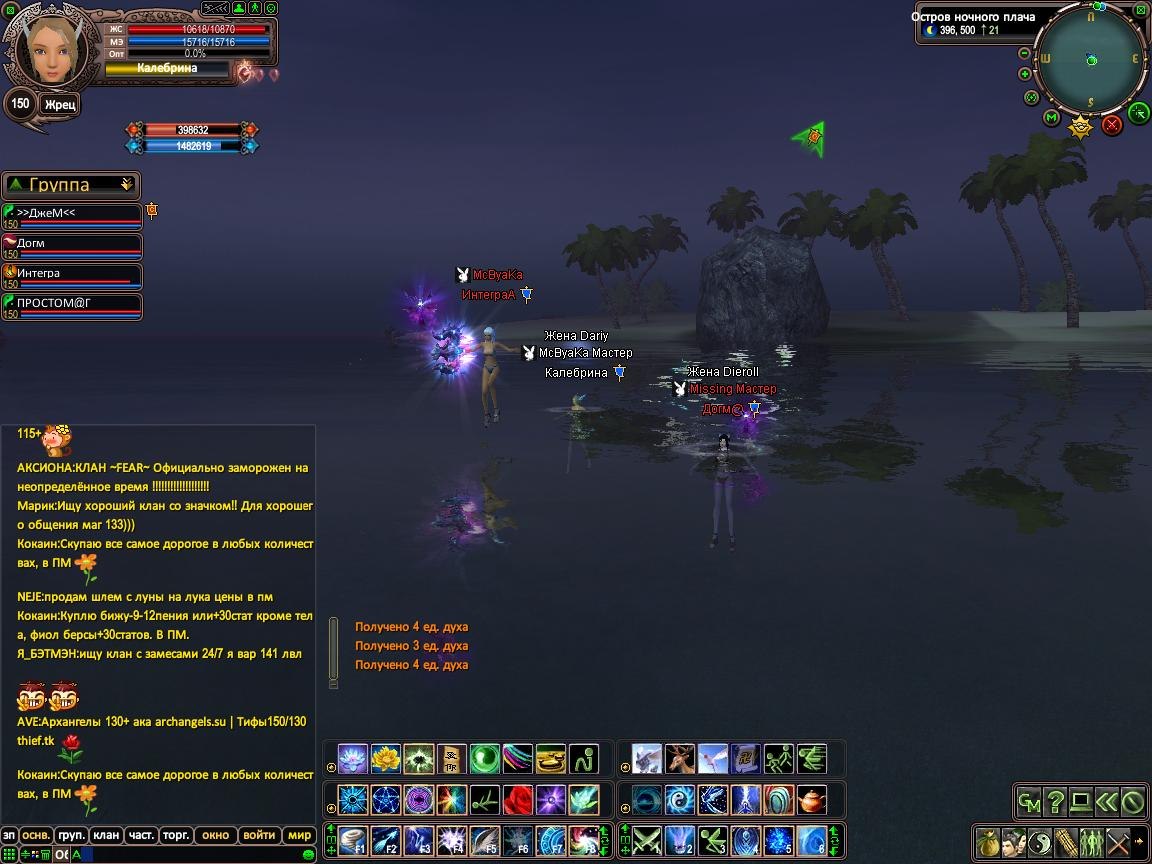This screenshot has height=864, width=1152.
Task: Zoom in the minimap with the plus button
Action: tap(1025, 74)
